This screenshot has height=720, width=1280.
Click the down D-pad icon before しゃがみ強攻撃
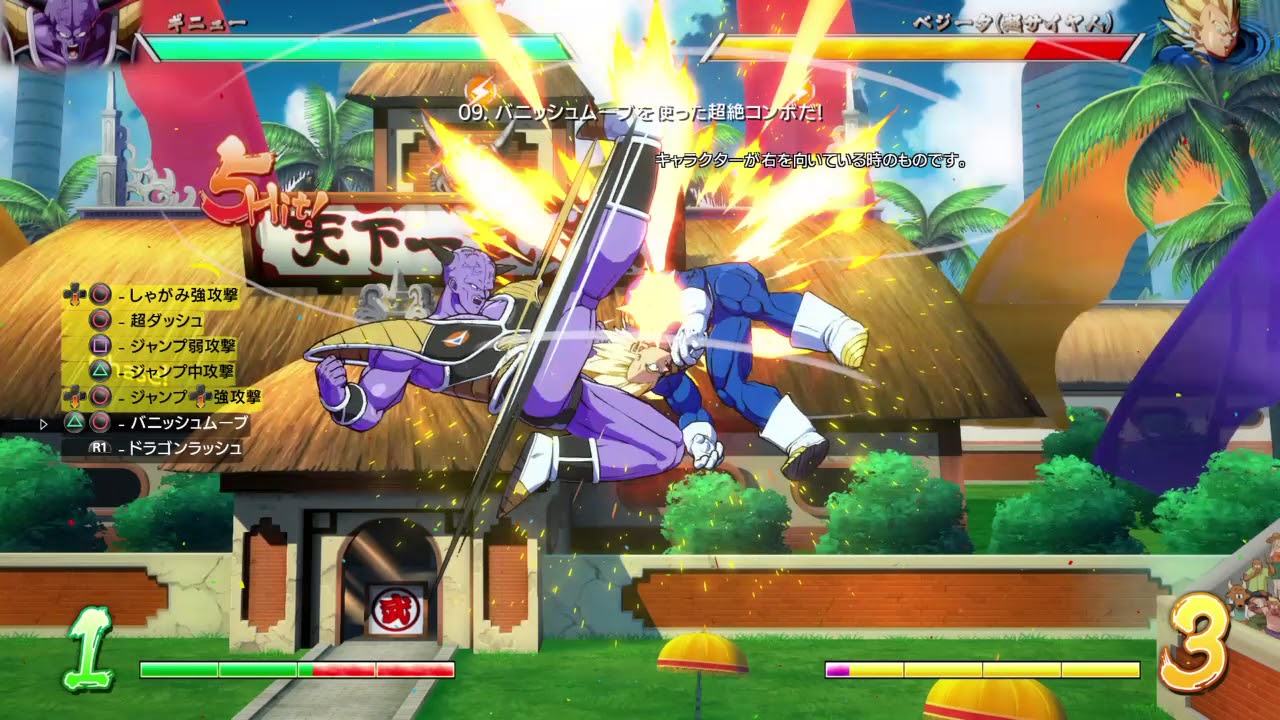coord(72,294)
